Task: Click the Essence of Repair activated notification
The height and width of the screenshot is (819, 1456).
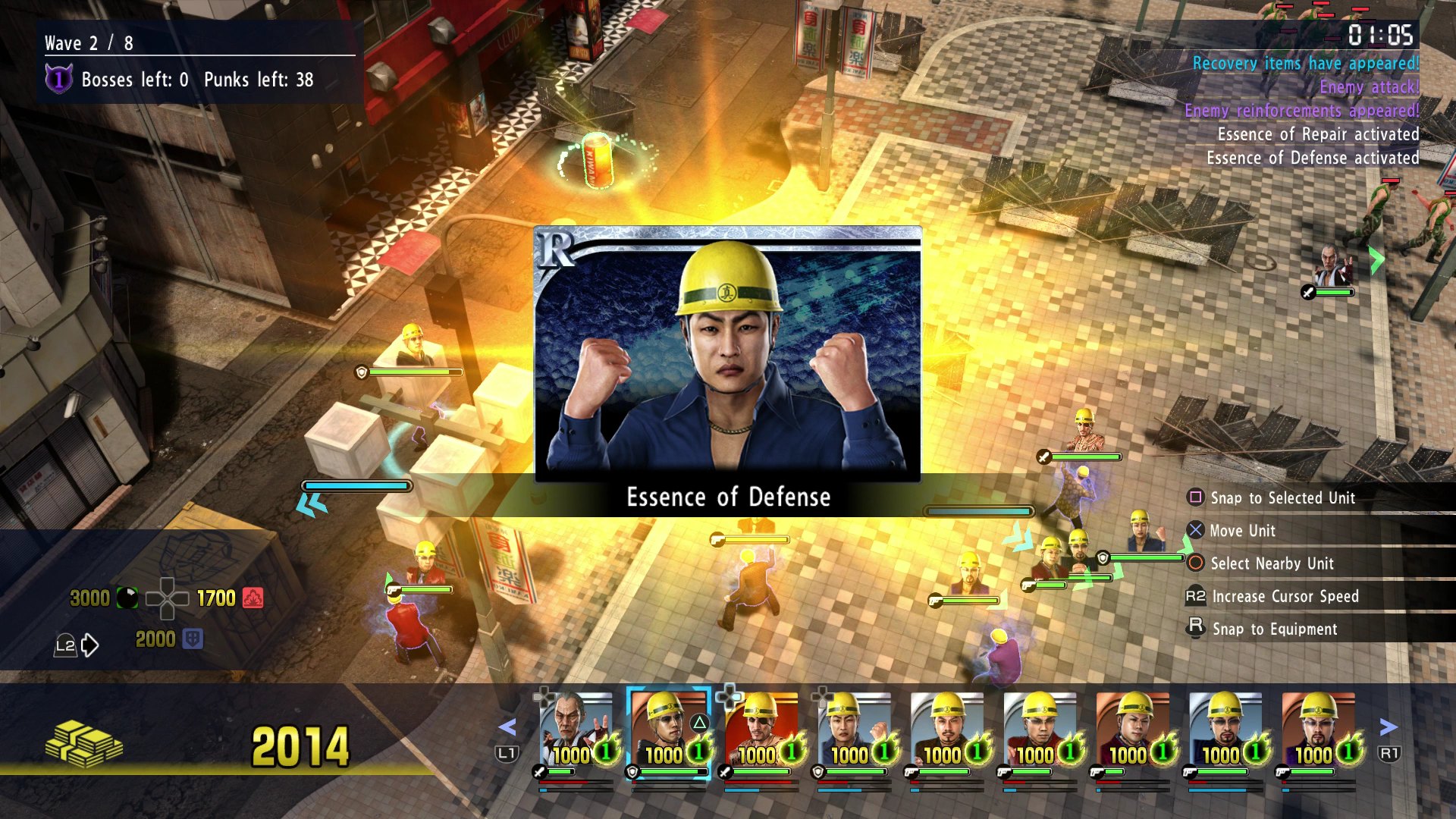Action: point(1319,134)
